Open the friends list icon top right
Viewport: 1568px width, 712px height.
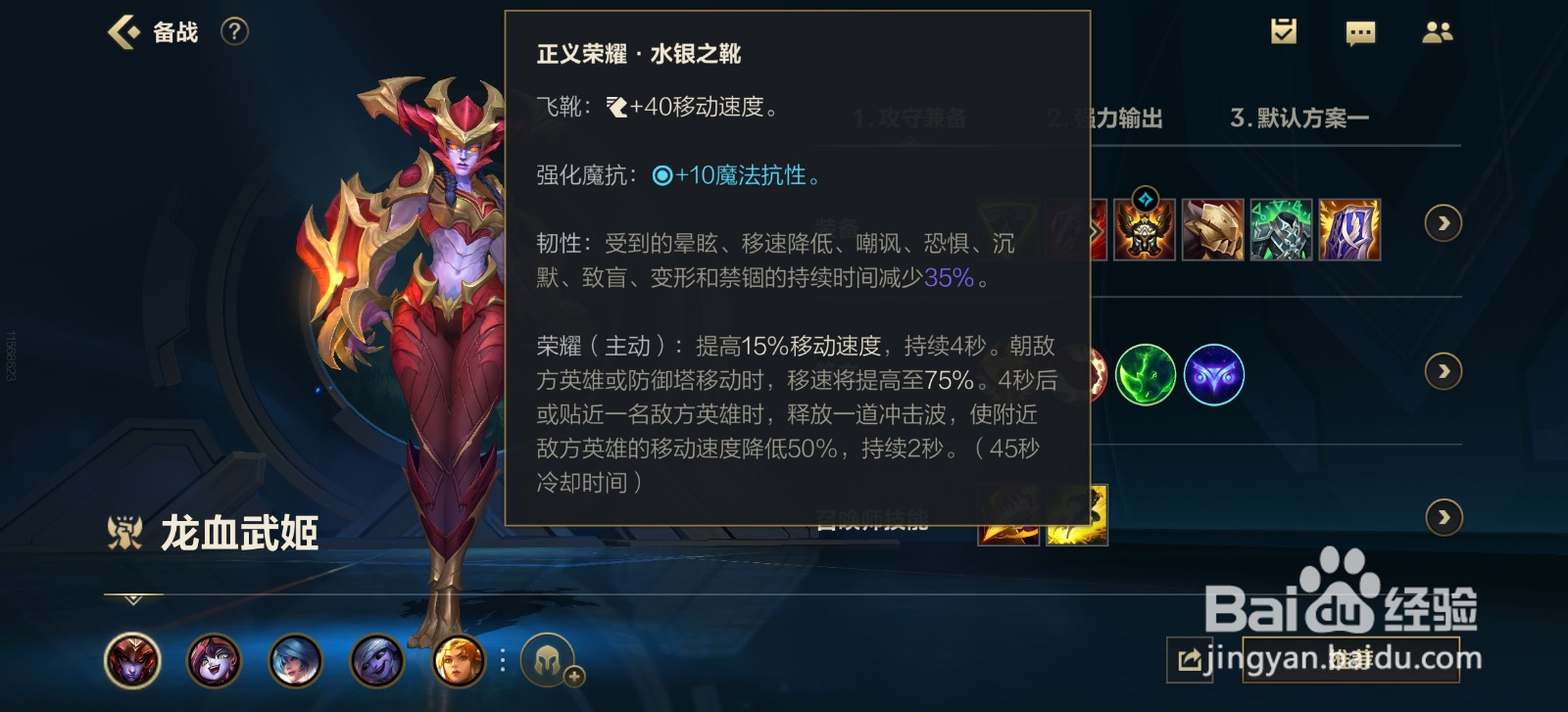[x=1438, y=32]
